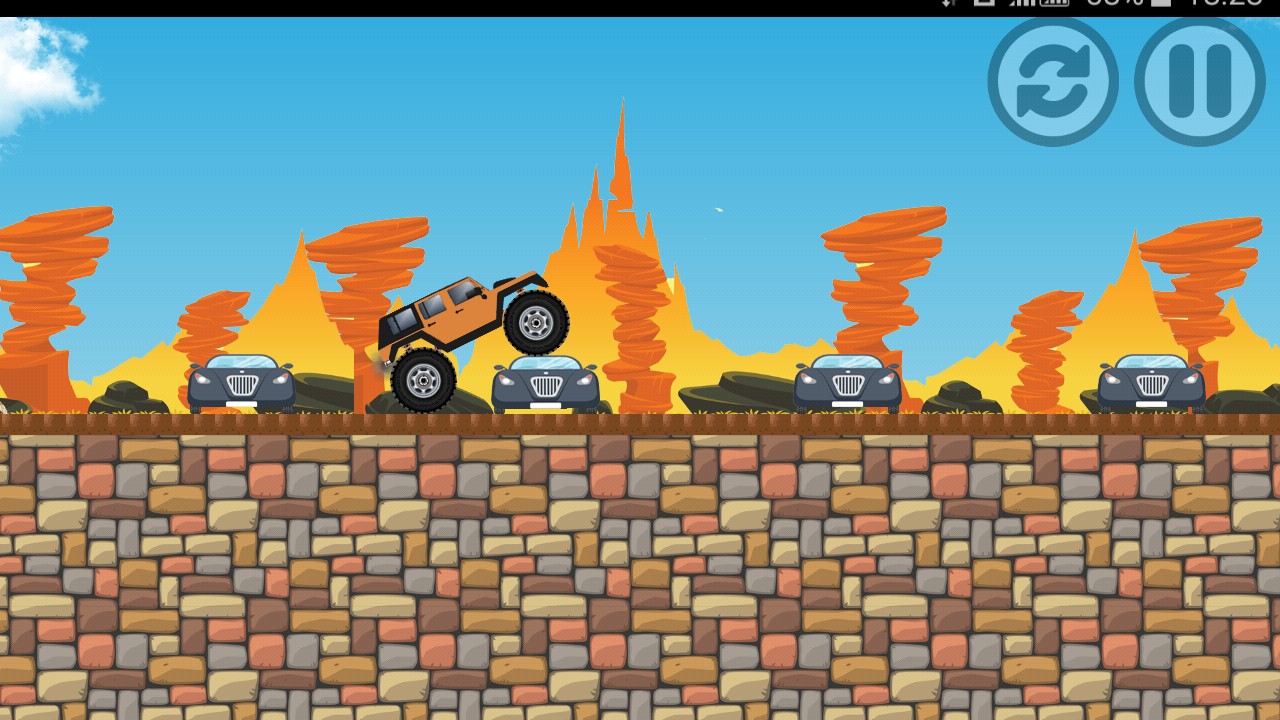Viewport: 1280px width, 720px height.
Task: Pause the game
Action: coord(1199,82)
